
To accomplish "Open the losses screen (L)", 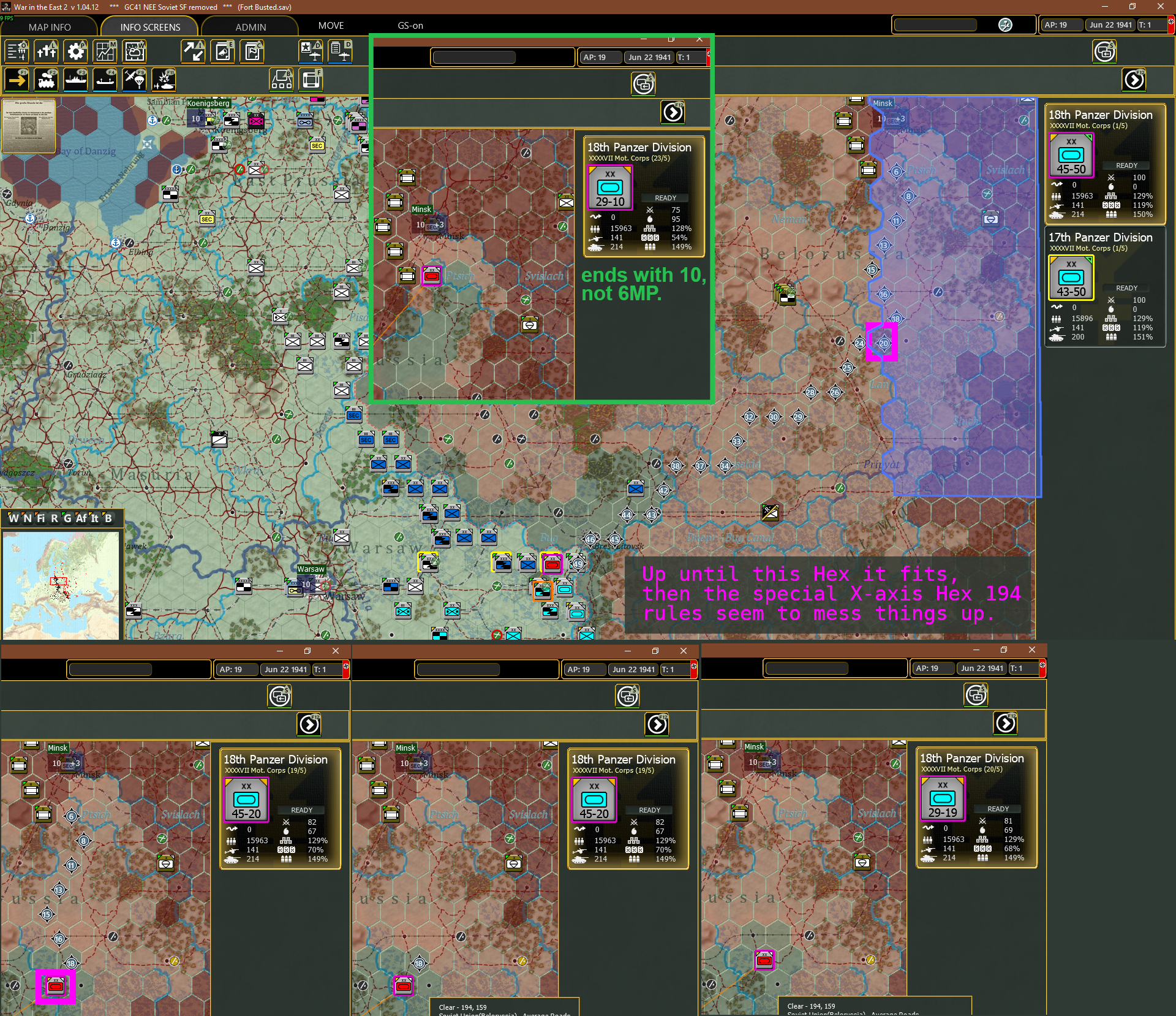I will (x=46, y=51).
